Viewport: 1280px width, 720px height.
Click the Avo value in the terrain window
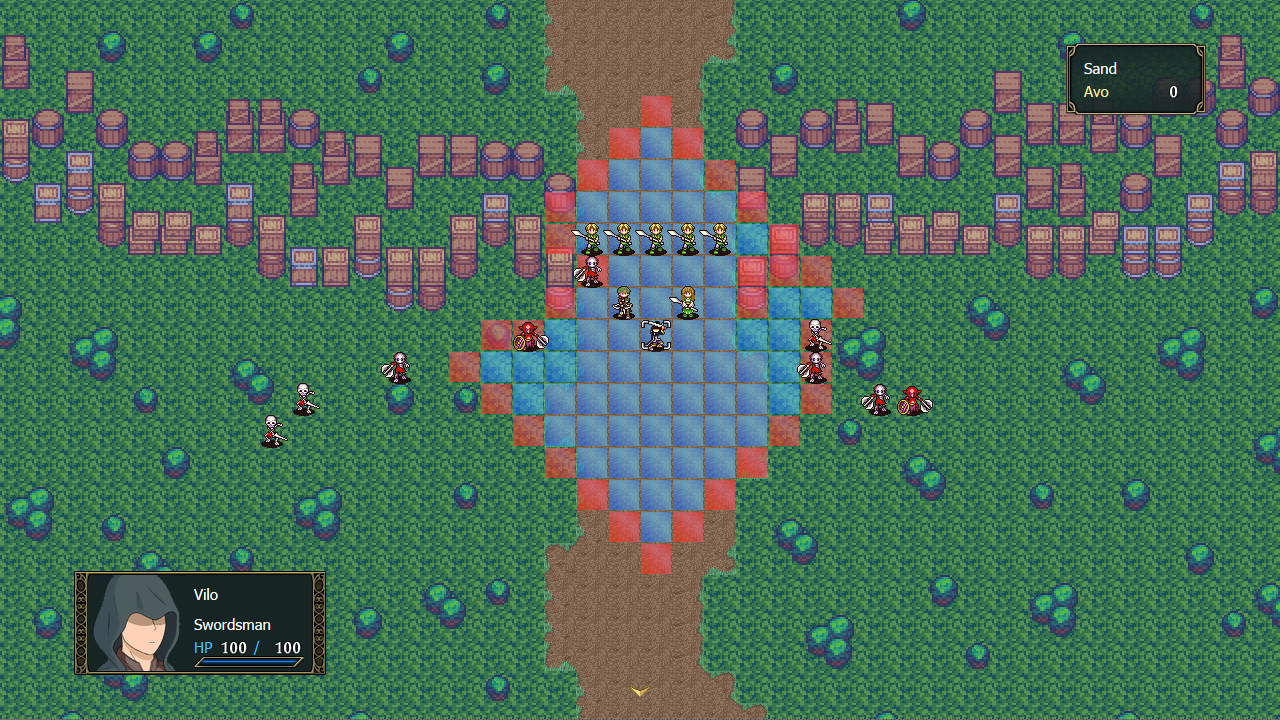1172,91
